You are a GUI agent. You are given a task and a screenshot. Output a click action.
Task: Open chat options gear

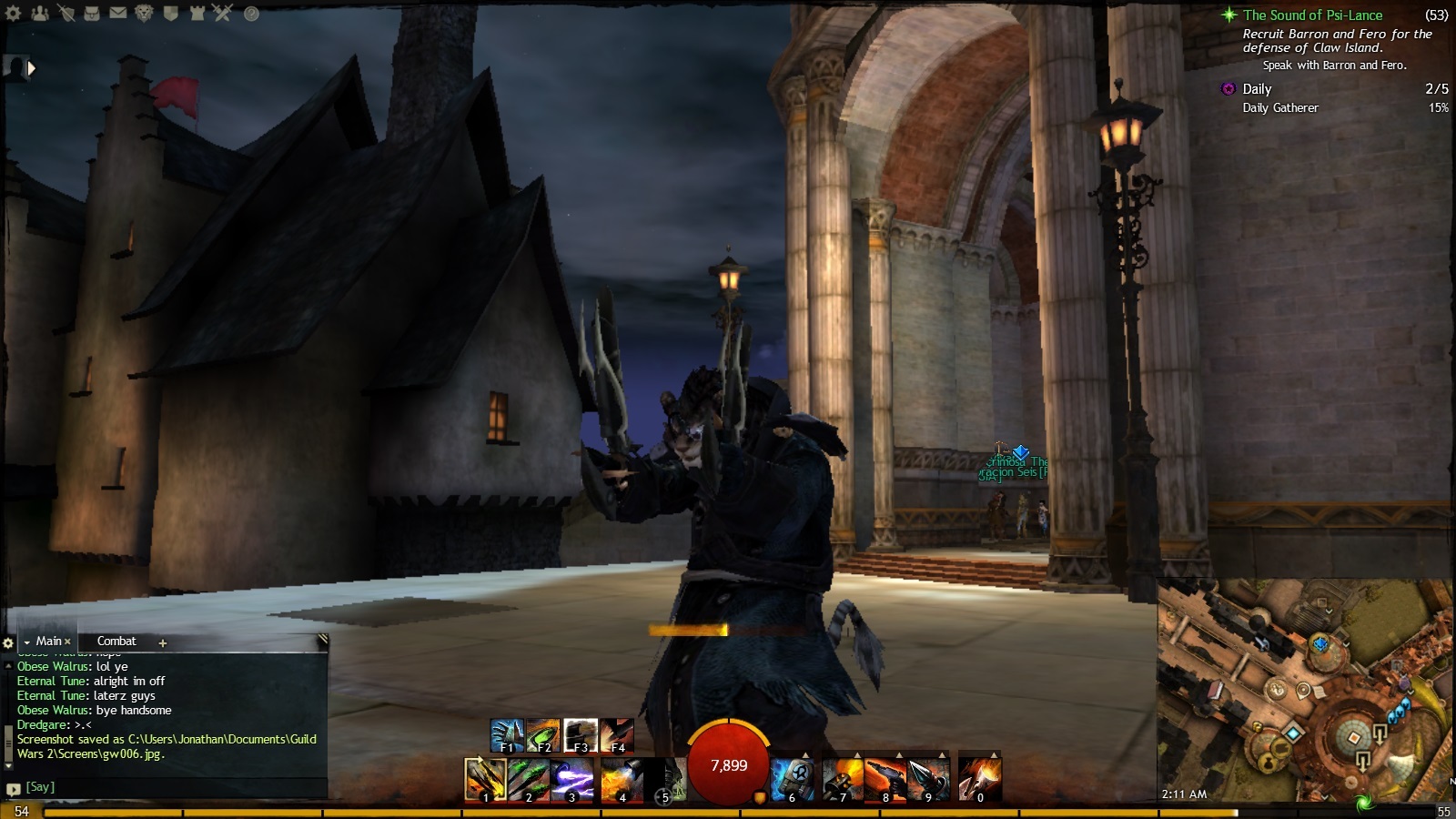pos(8,642)
